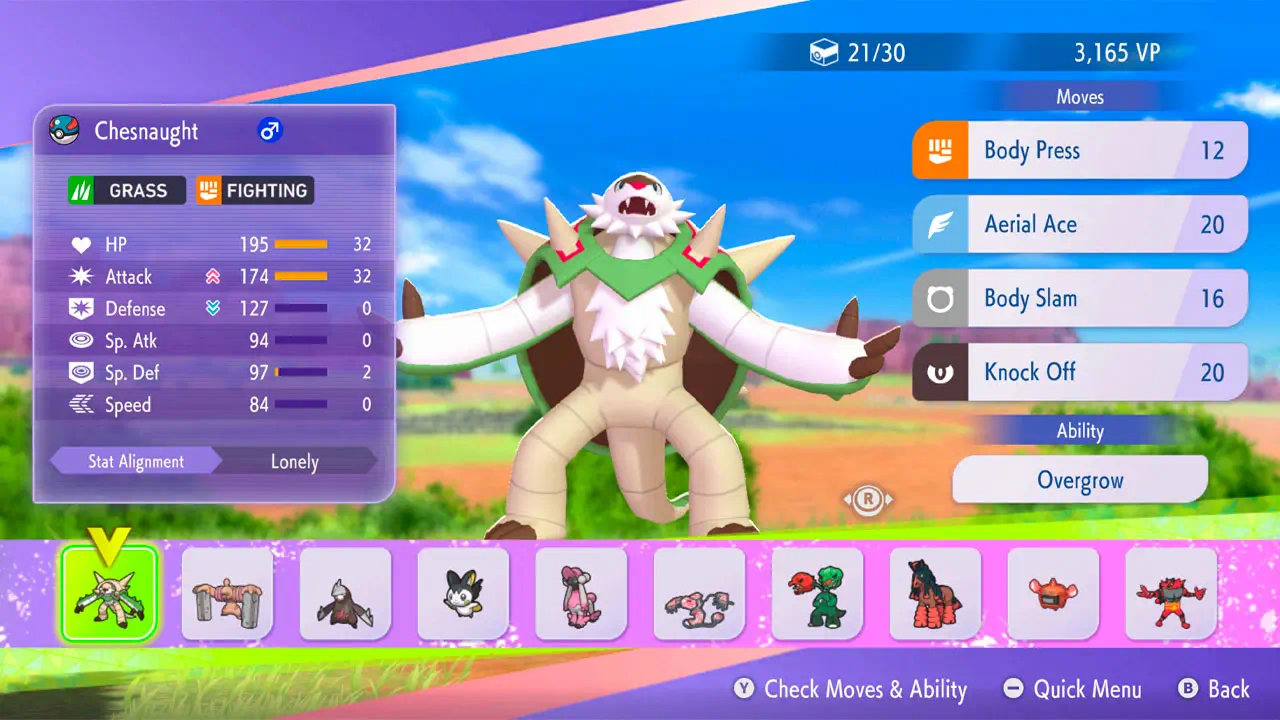The height and width of the screenshot is (720, 1280).
Task: Switch to the Mudsdale slot
Action: pos(935,594)
